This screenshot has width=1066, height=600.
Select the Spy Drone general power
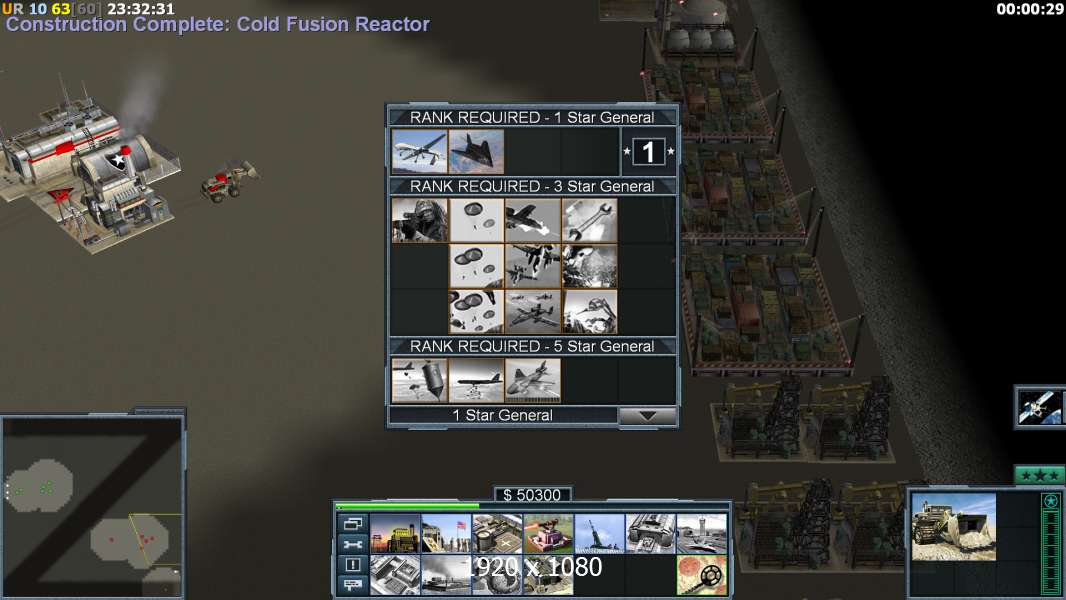pyautogui.click(x=420, y=152)
